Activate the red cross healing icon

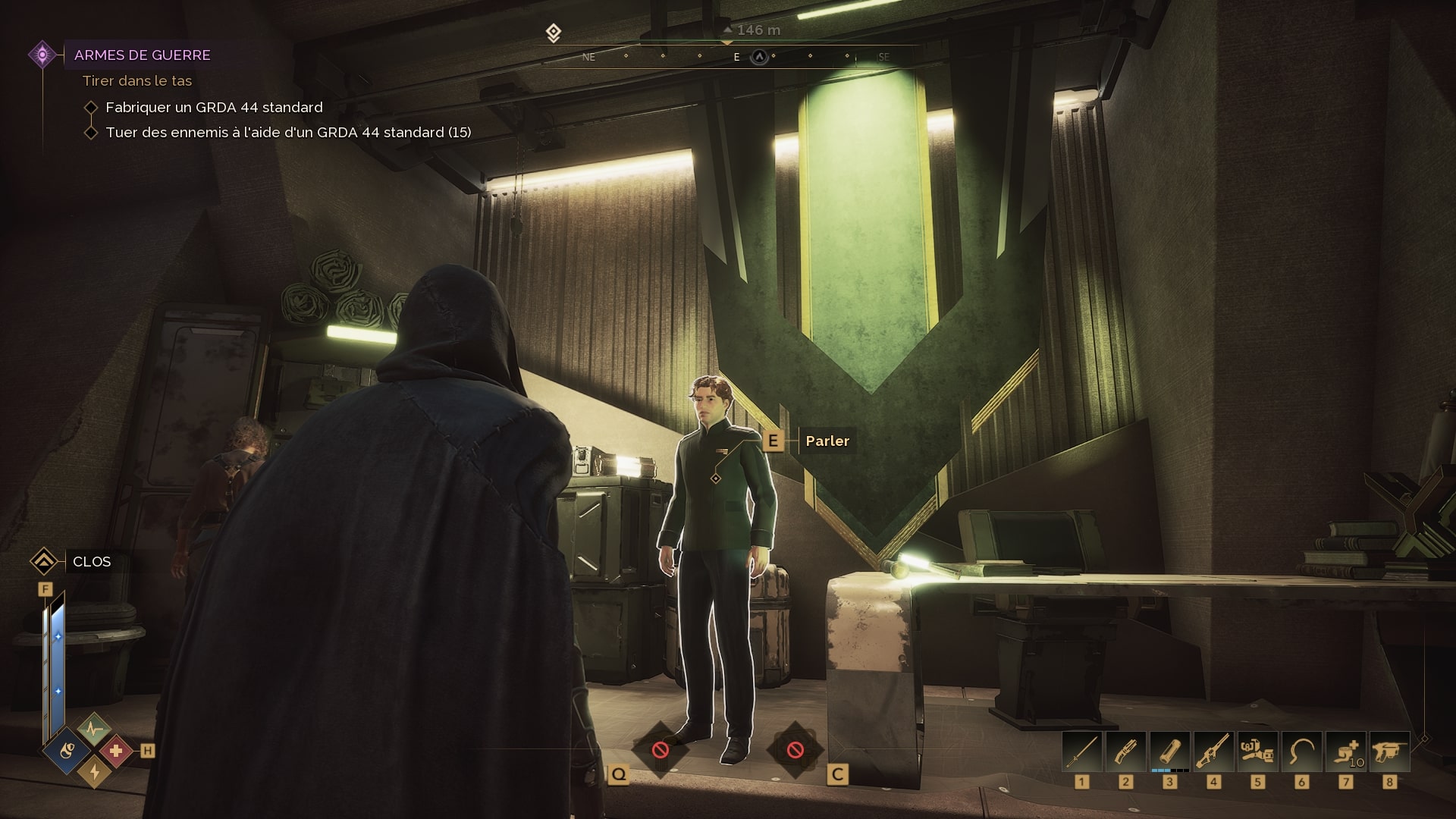pos(116,751)
